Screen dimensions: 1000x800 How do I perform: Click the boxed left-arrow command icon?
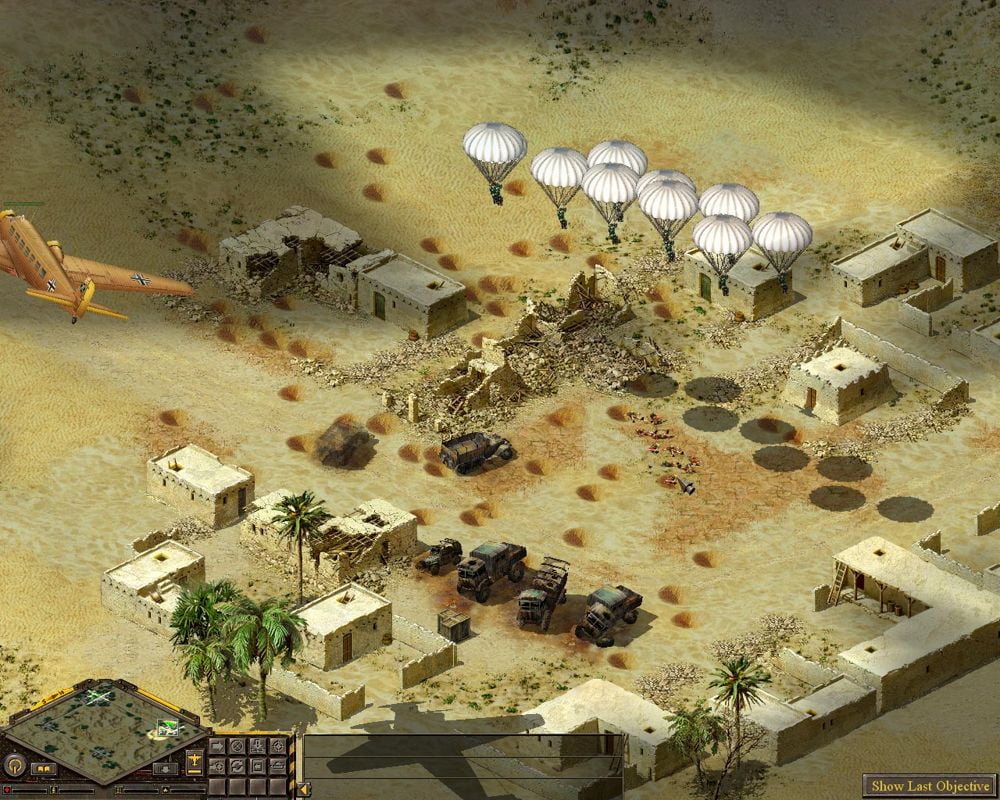coord(258,766)
